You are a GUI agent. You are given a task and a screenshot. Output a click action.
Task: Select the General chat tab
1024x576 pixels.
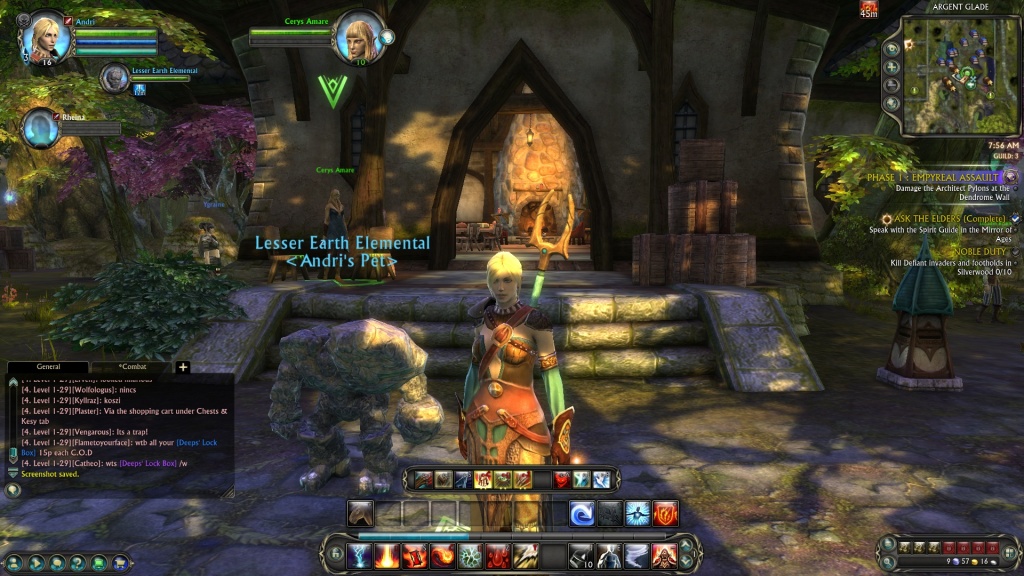click(x=48, y=367)
